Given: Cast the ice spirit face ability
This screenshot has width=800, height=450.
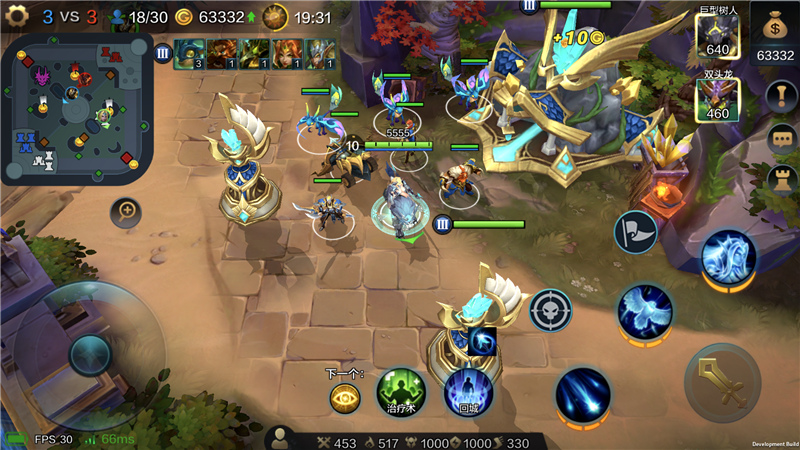Looking at the screenshot, I should pos(727,257).
